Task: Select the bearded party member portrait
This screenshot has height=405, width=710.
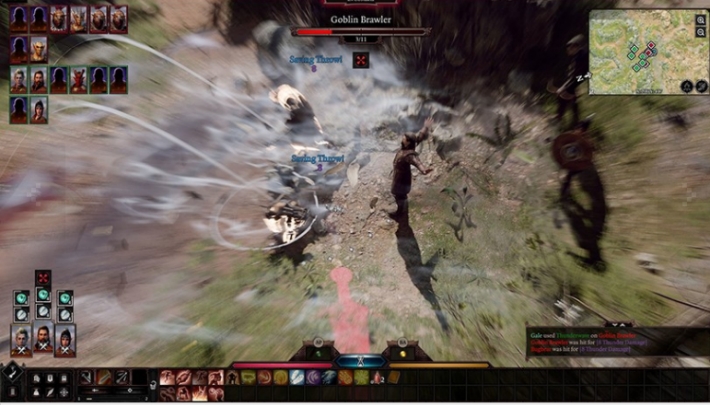Action: click(43, 340)
